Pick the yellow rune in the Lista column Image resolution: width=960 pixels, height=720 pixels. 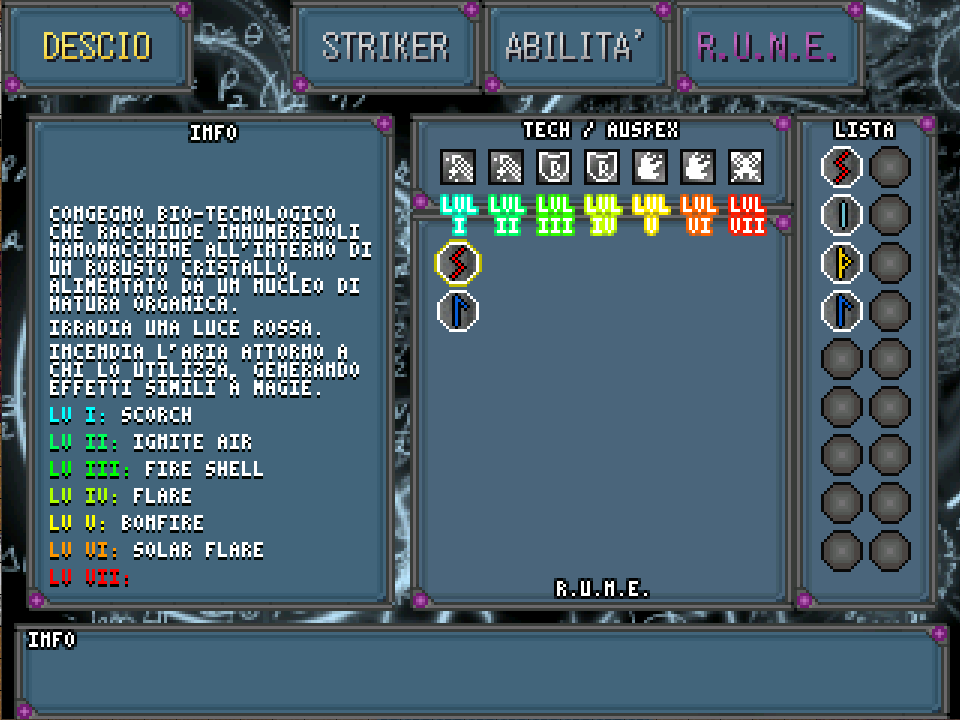842,262
